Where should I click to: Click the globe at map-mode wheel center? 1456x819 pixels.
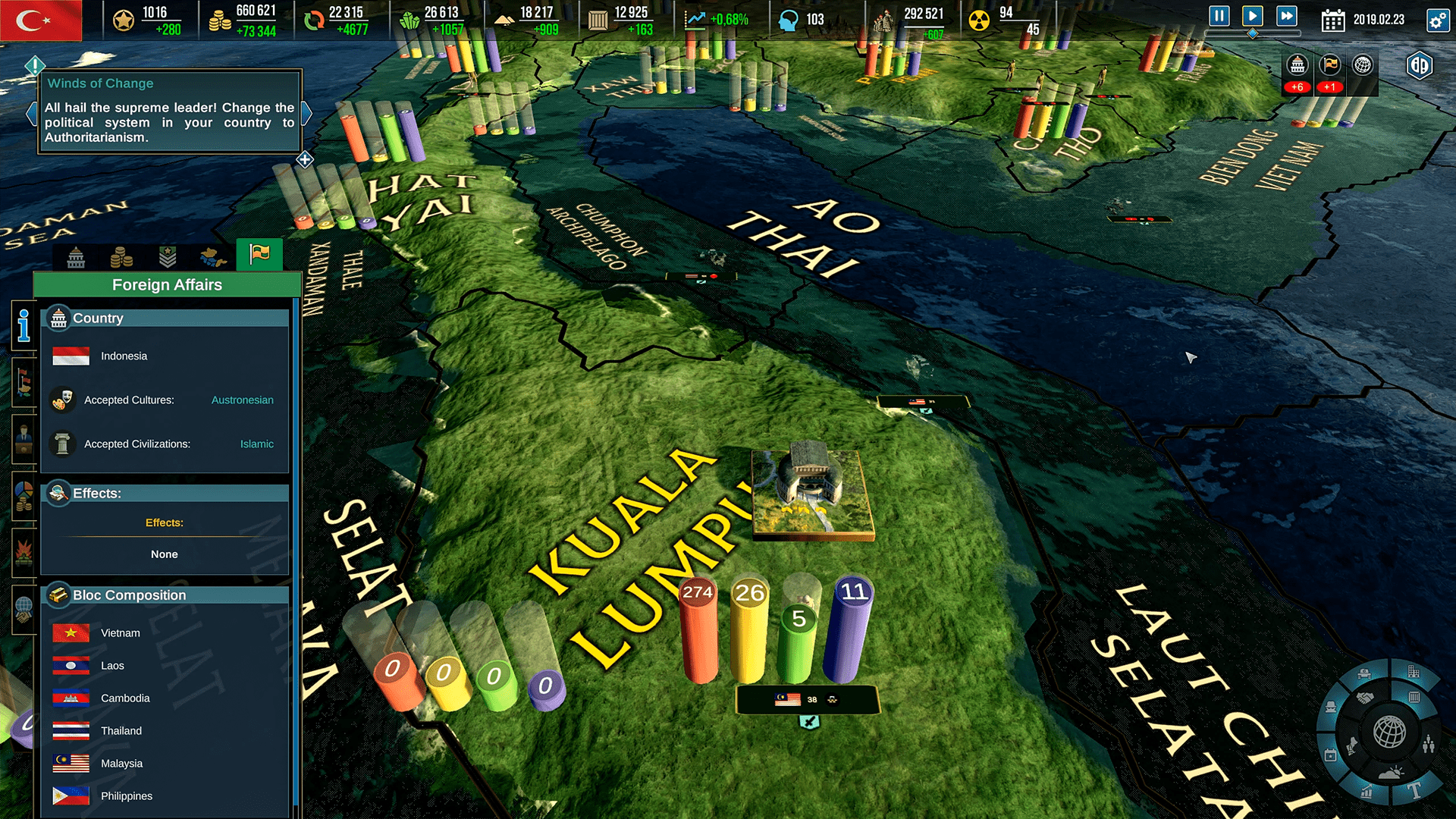(x=1389, y=733)
